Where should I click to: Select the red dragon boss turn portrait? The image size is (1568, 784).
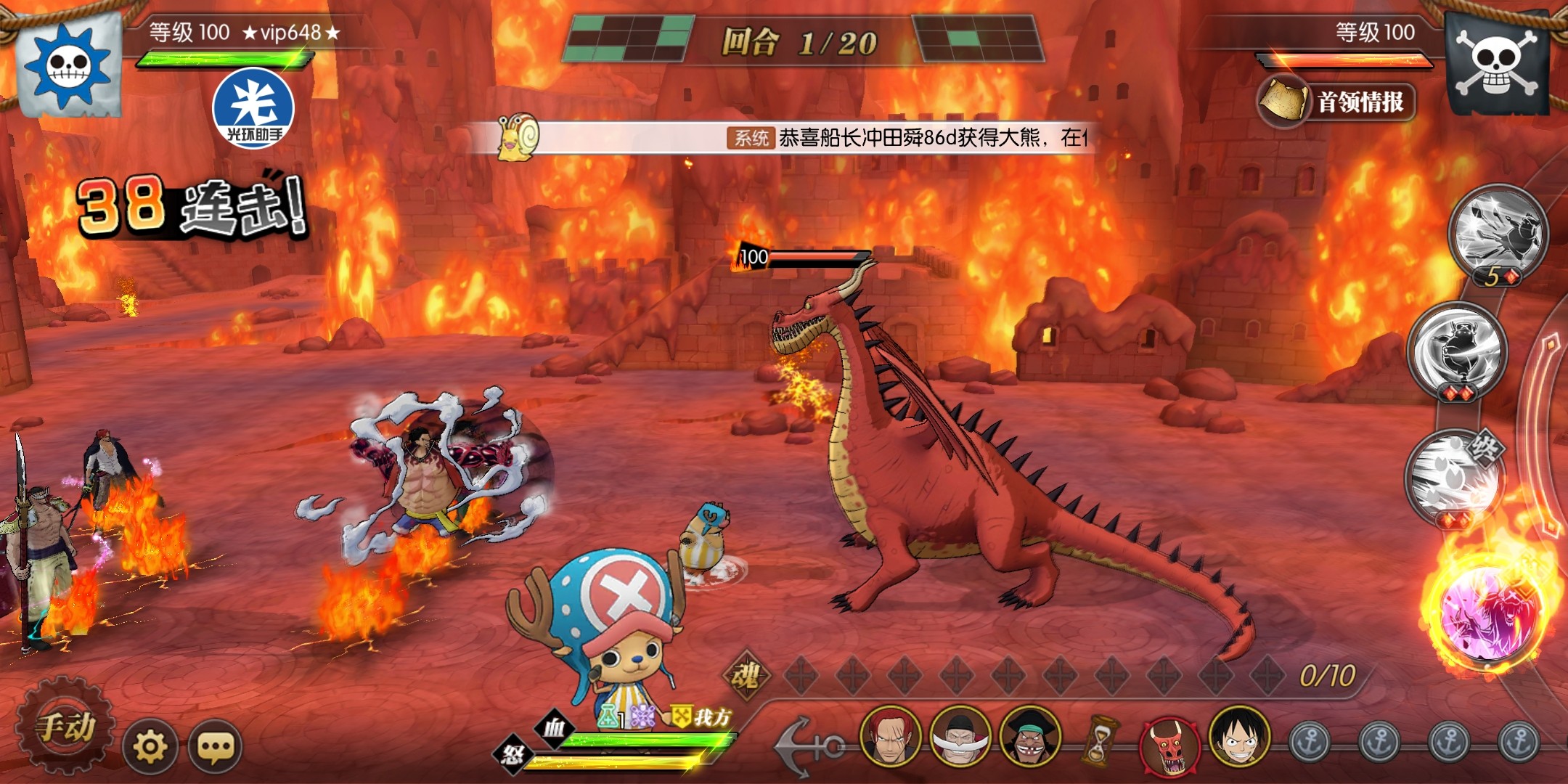tap(1169, 745)
